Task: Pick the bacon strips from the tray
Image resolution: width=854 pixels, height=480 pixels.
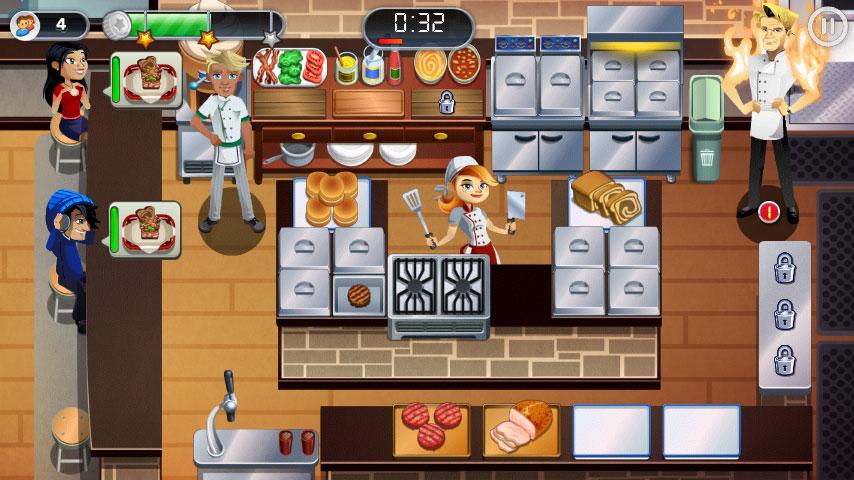Action: click(x=267, y=67)
